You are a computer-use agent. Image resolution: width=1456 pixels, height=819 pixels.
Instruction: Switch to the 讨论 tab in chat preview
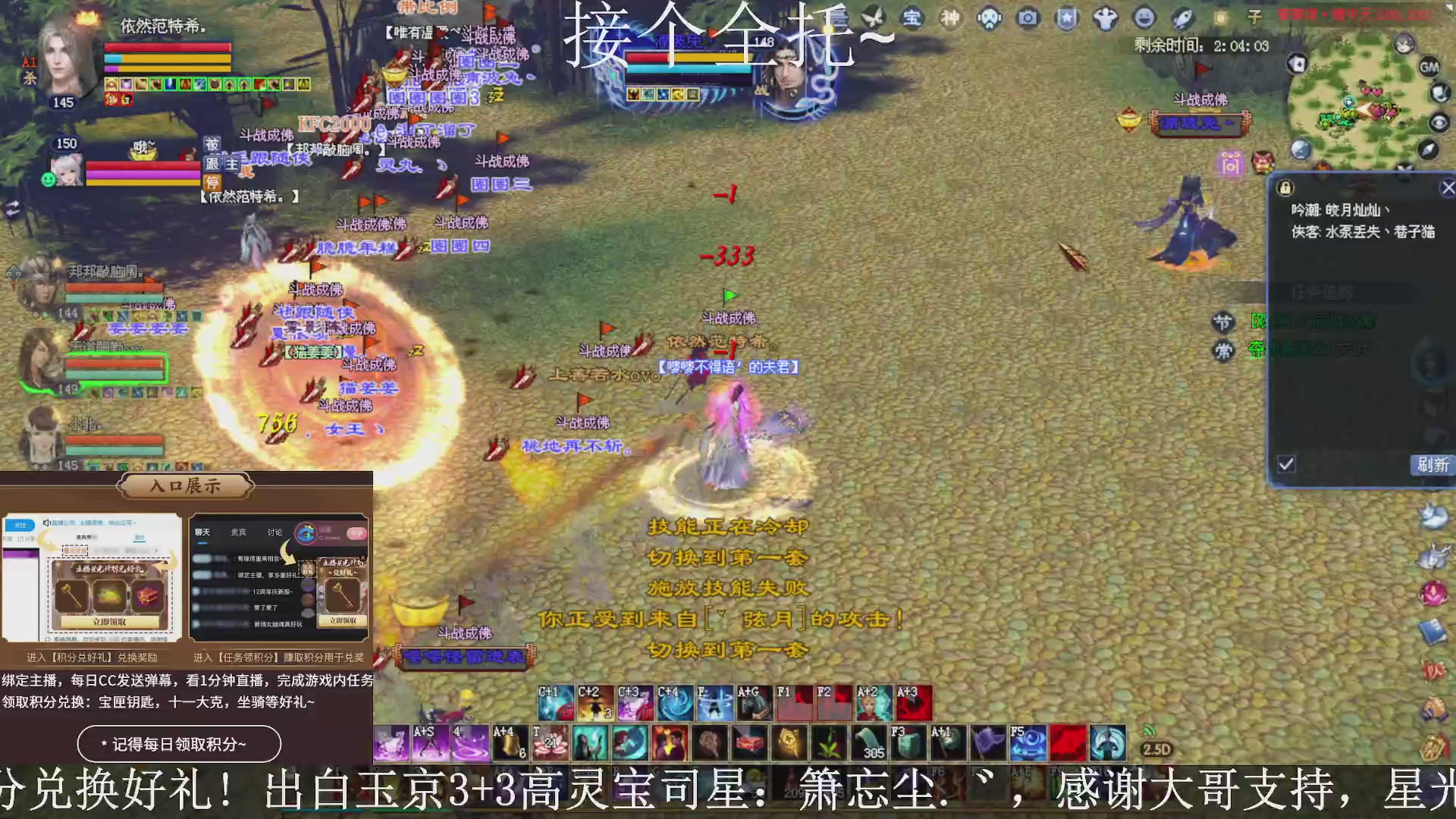[274, 532]
